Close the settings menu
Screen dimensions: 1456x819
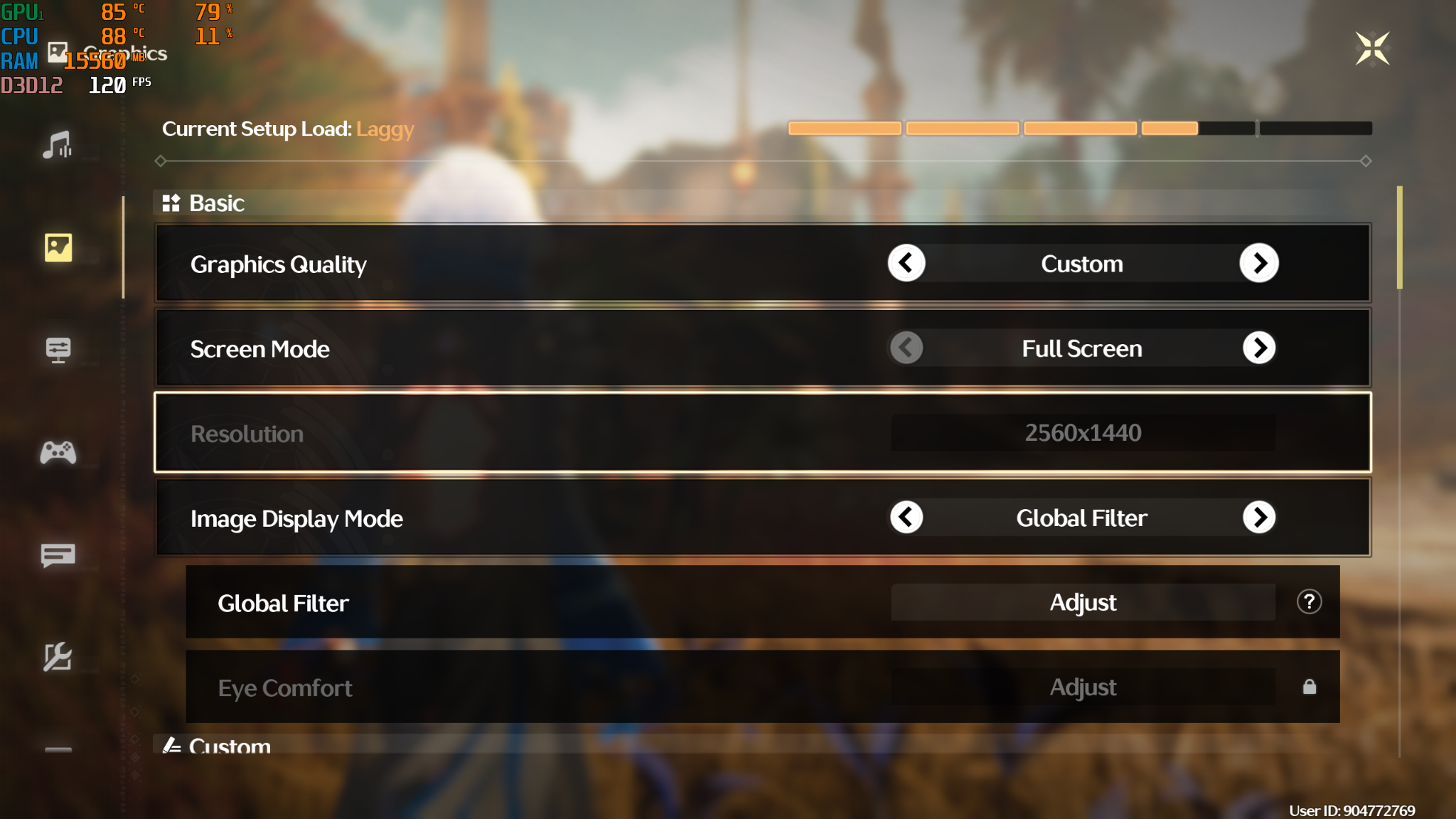pos(1372,48)
